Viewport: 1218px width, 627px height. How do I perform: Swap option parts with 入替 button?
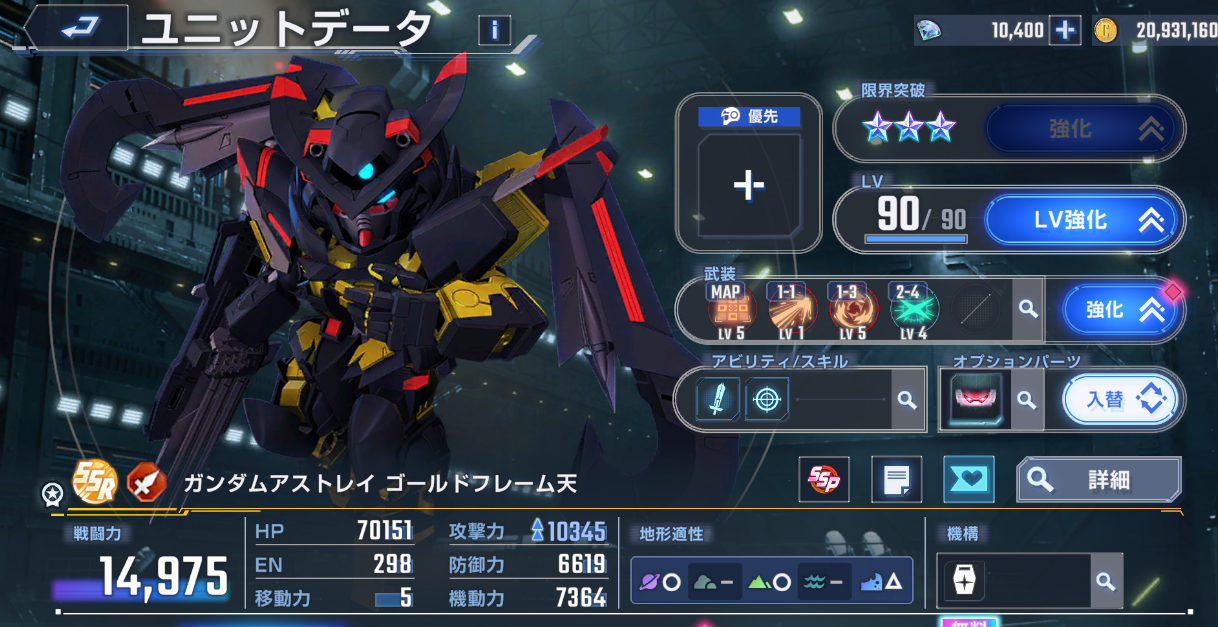point(1119,400)
